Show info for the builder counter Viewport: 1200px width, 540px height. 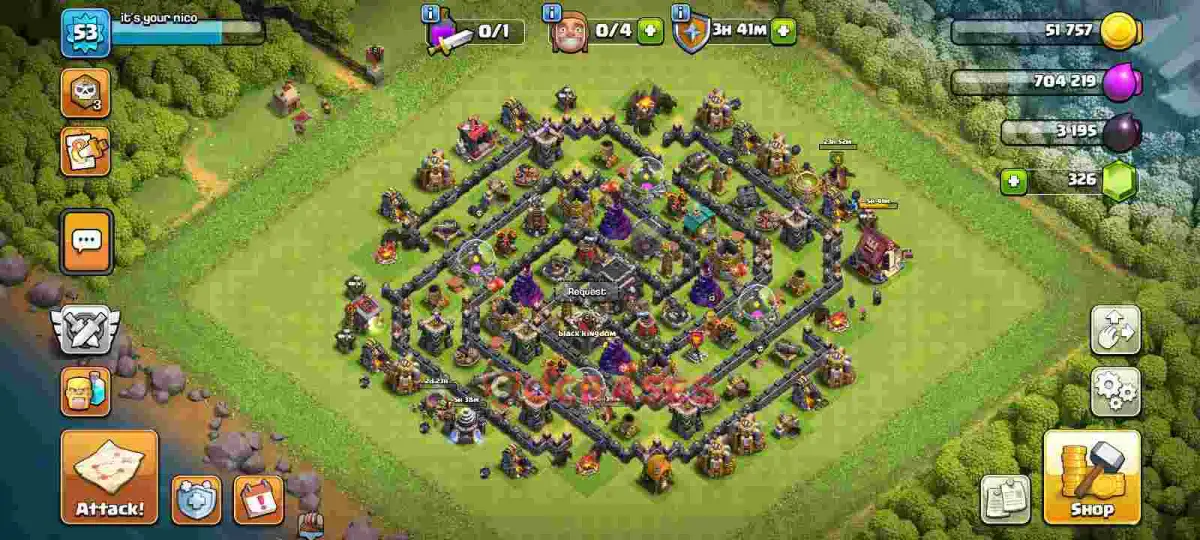coord(551,13)
